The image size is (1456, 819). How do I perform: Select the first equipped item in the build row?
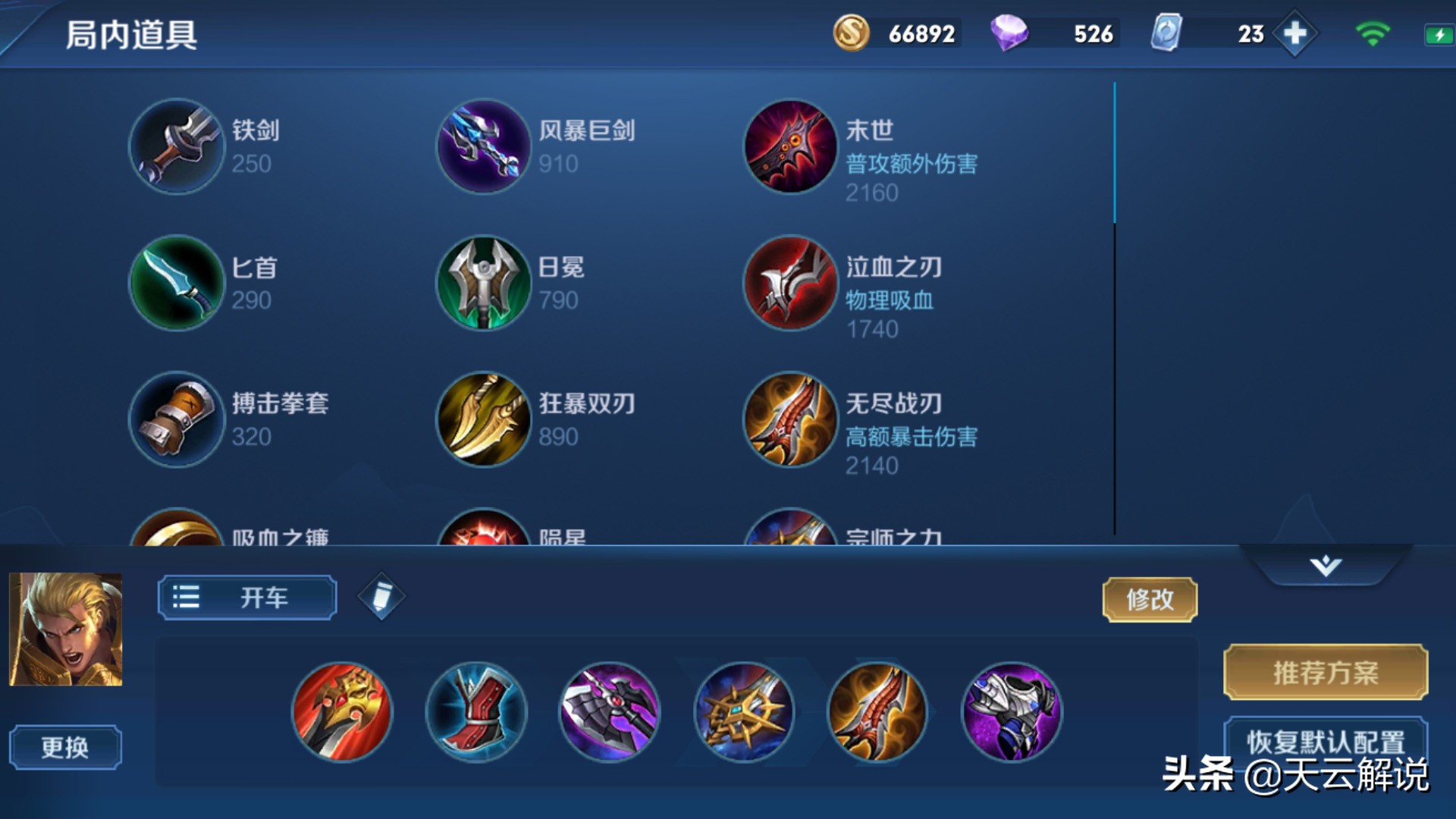tap(342, 711)
